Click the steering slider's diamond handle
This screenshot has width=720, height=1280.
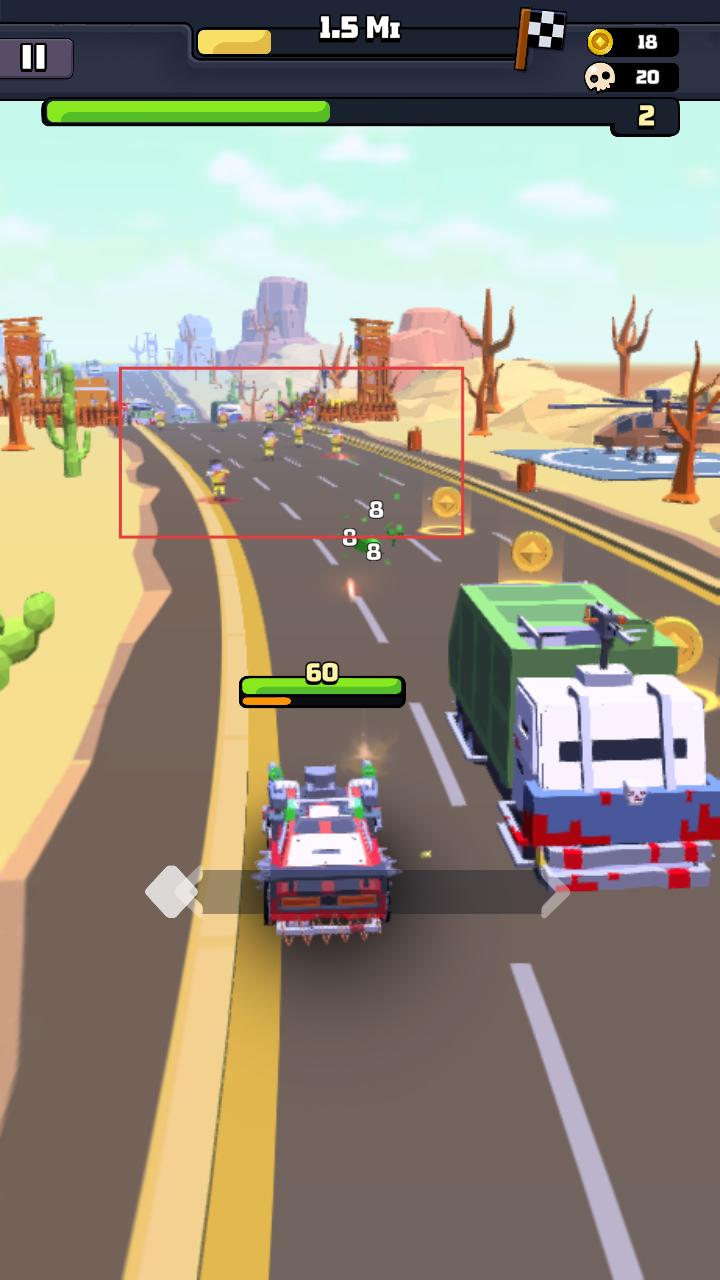[x=171, y=891]
